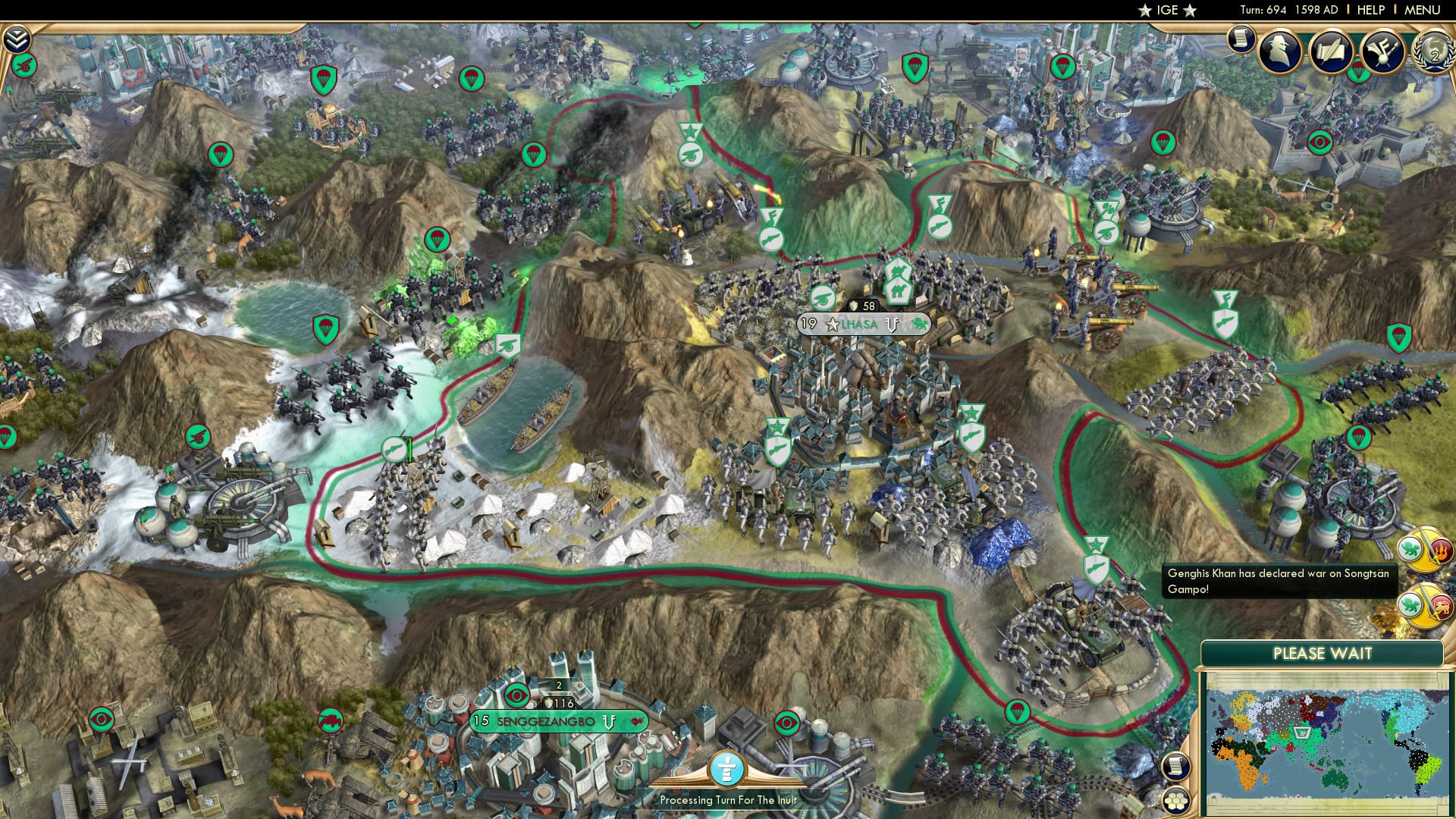Viewport: 1456px width, 819px height.
Task: Select the artillery unit flag near top-left corner
Action: tap(24, 66)
